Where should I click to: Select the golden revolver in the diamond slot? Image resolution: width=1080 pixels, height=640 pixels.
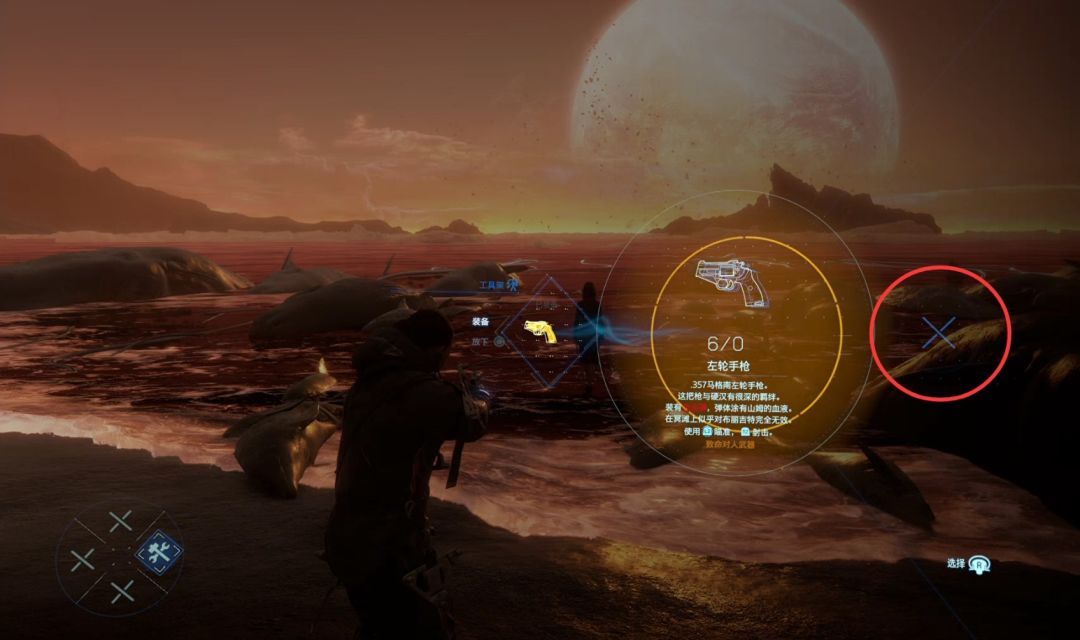[540, 331]
